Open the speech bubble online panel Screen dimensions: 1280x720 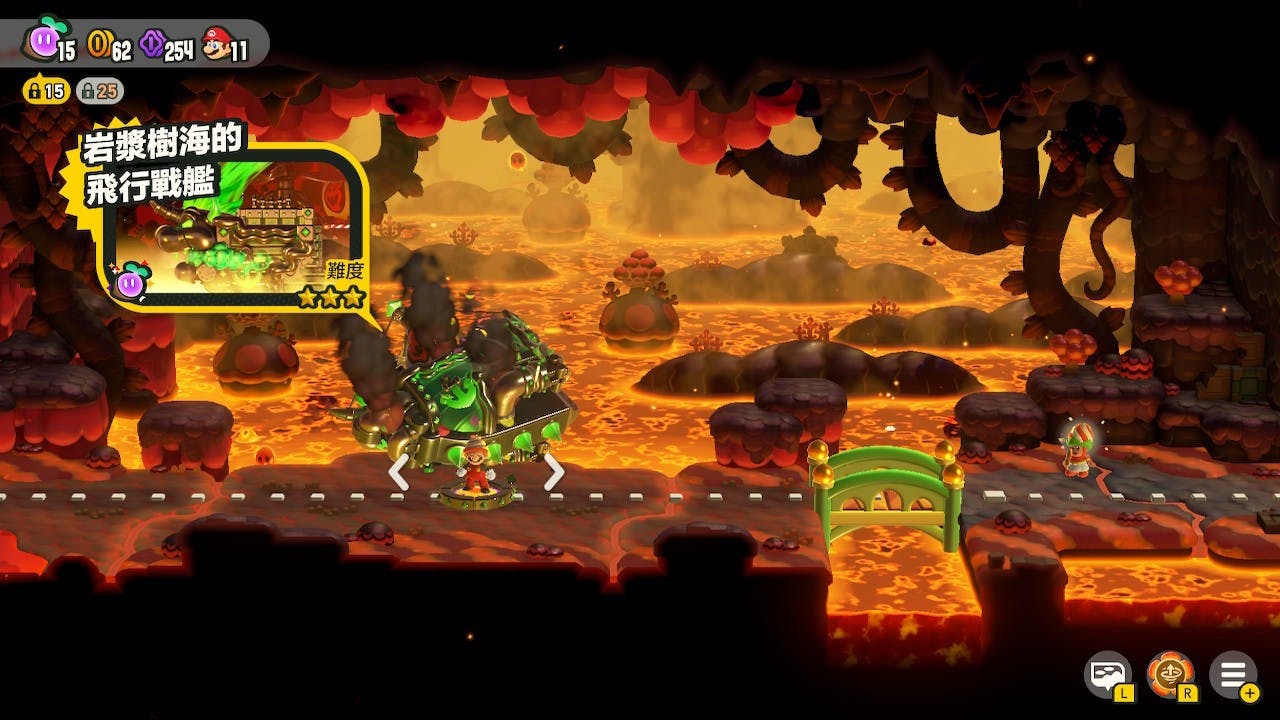pos(1108,675)
